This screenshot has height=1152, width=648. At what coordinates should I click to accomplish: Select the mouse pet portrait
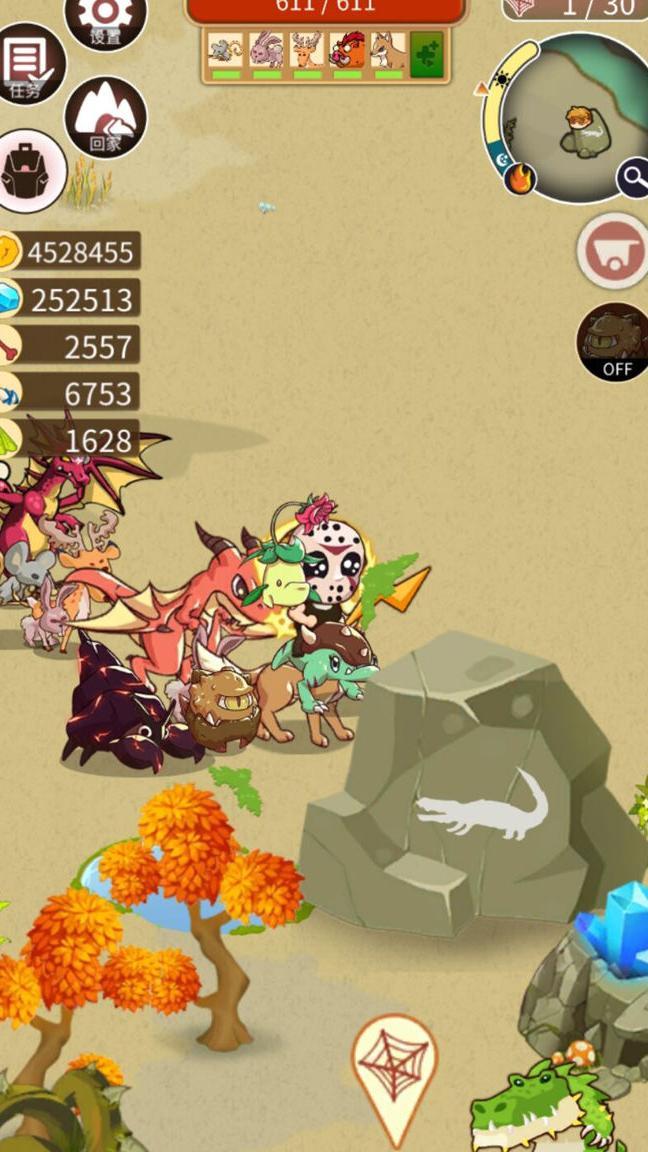coord(226,51)
